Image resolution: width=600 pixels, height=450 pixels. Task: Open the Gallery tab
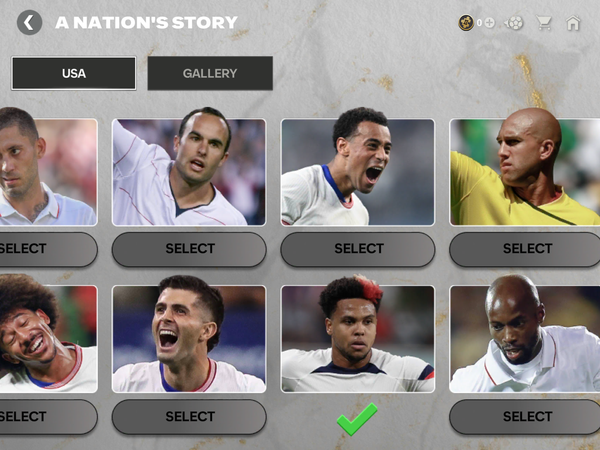tap(210, 73)
